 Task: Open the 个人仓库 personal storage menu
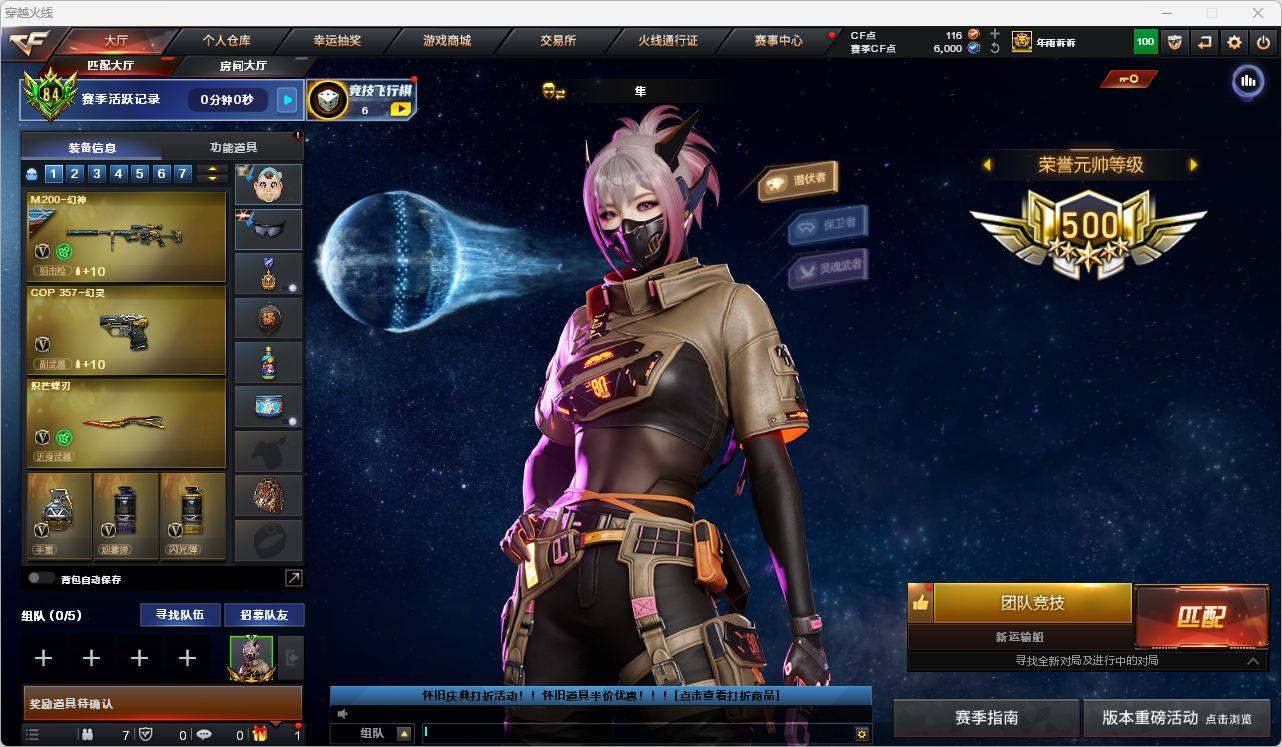coord(226,41)
